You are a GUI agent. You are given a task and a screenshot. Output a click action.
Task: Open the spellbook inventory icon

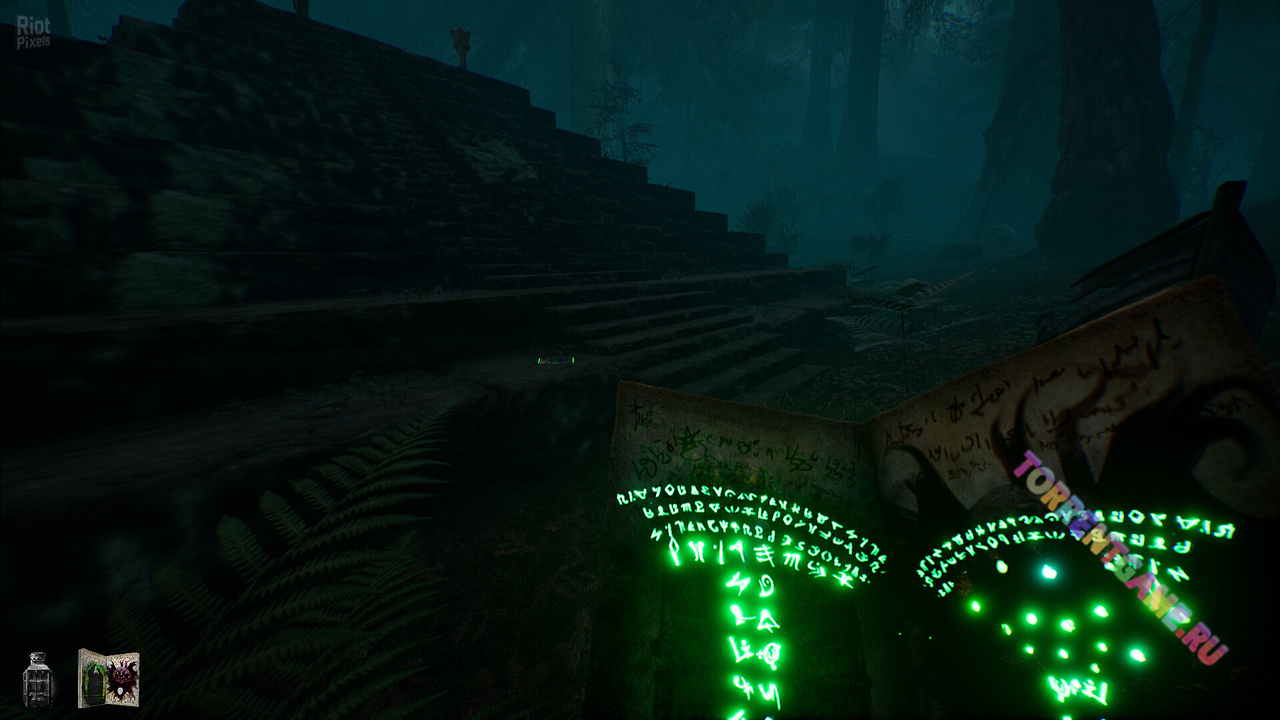coord(108,678)
